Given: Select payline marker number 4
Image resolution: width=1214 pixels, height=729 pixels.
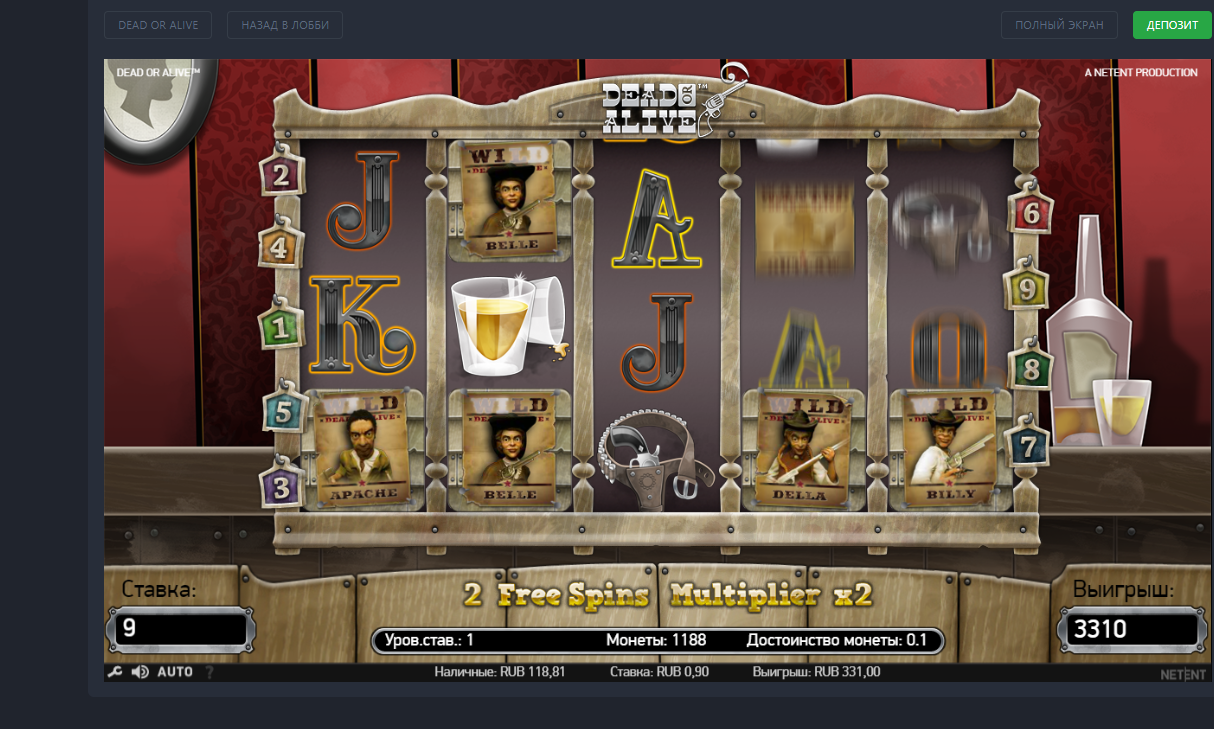Looking at the screenshot, I should tap(281, 247).
